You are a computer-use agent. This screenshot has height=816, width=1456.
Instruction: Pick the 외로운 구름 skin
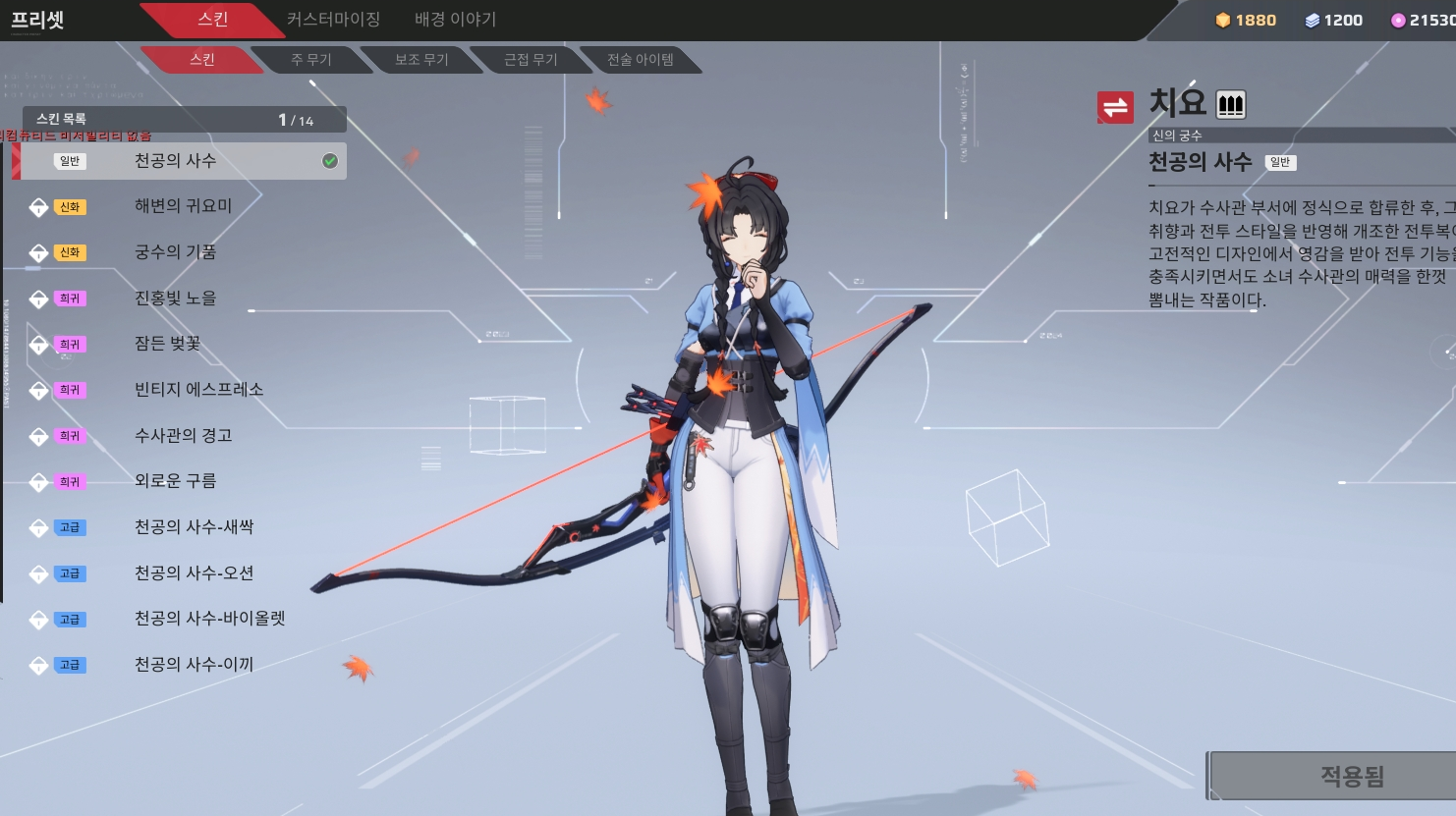[x=175, y=481]
